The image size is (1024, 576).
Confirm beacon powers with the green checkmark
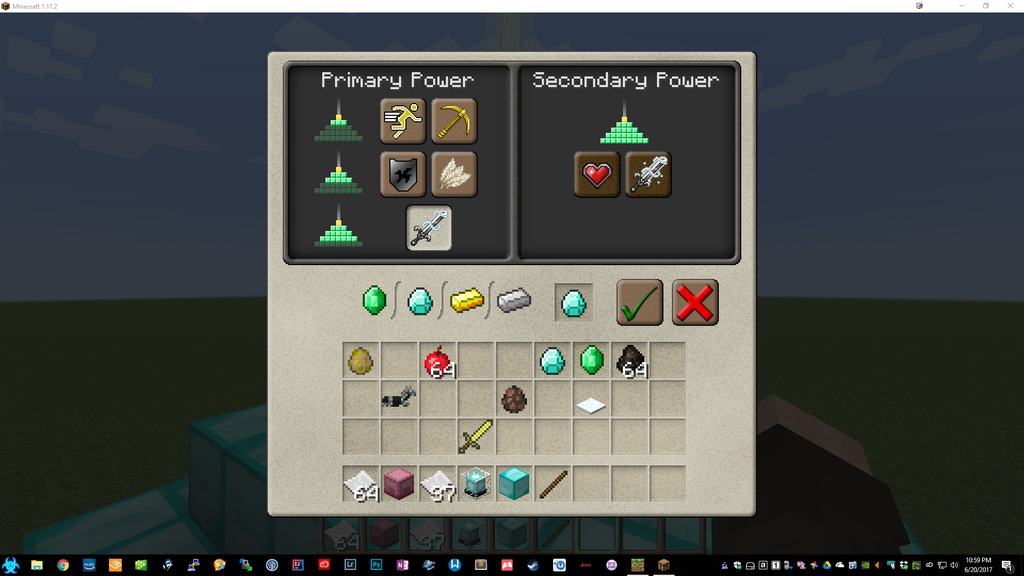coord(639,302)
